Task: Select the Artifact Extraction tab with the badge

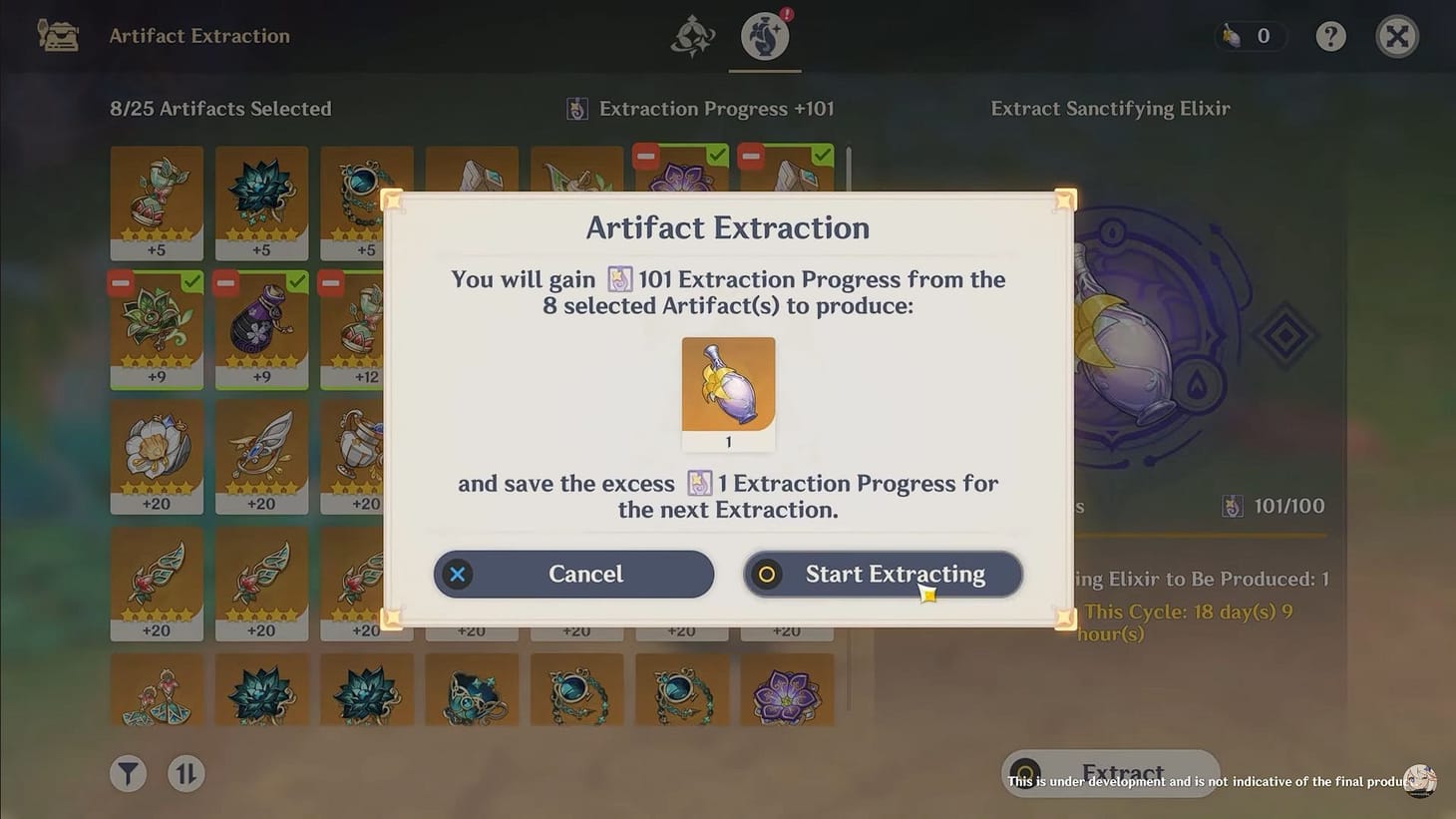Action: [x=764, y=37]
